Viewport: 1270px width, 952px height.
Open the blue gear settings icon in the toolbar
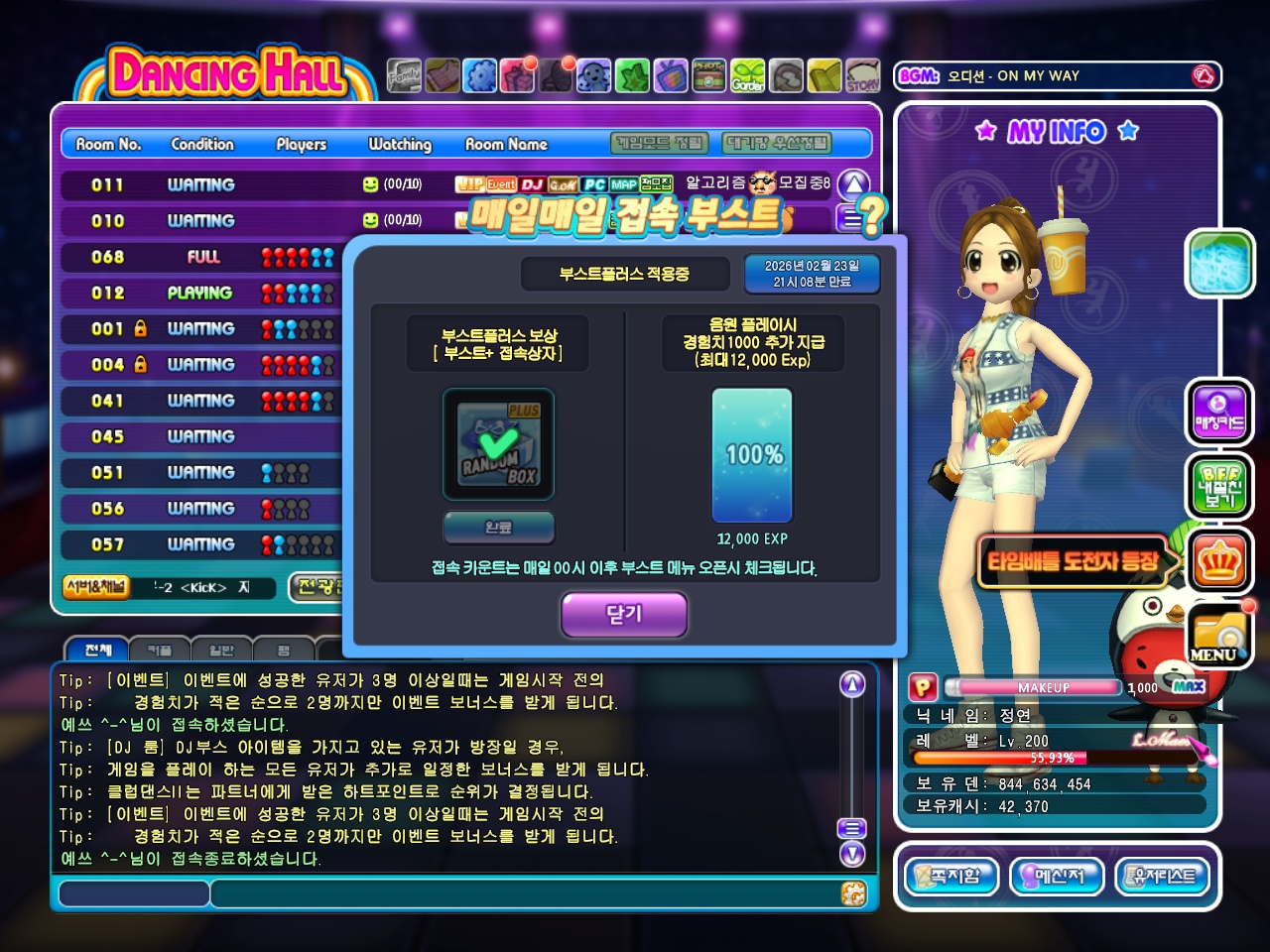coord(480,75)
